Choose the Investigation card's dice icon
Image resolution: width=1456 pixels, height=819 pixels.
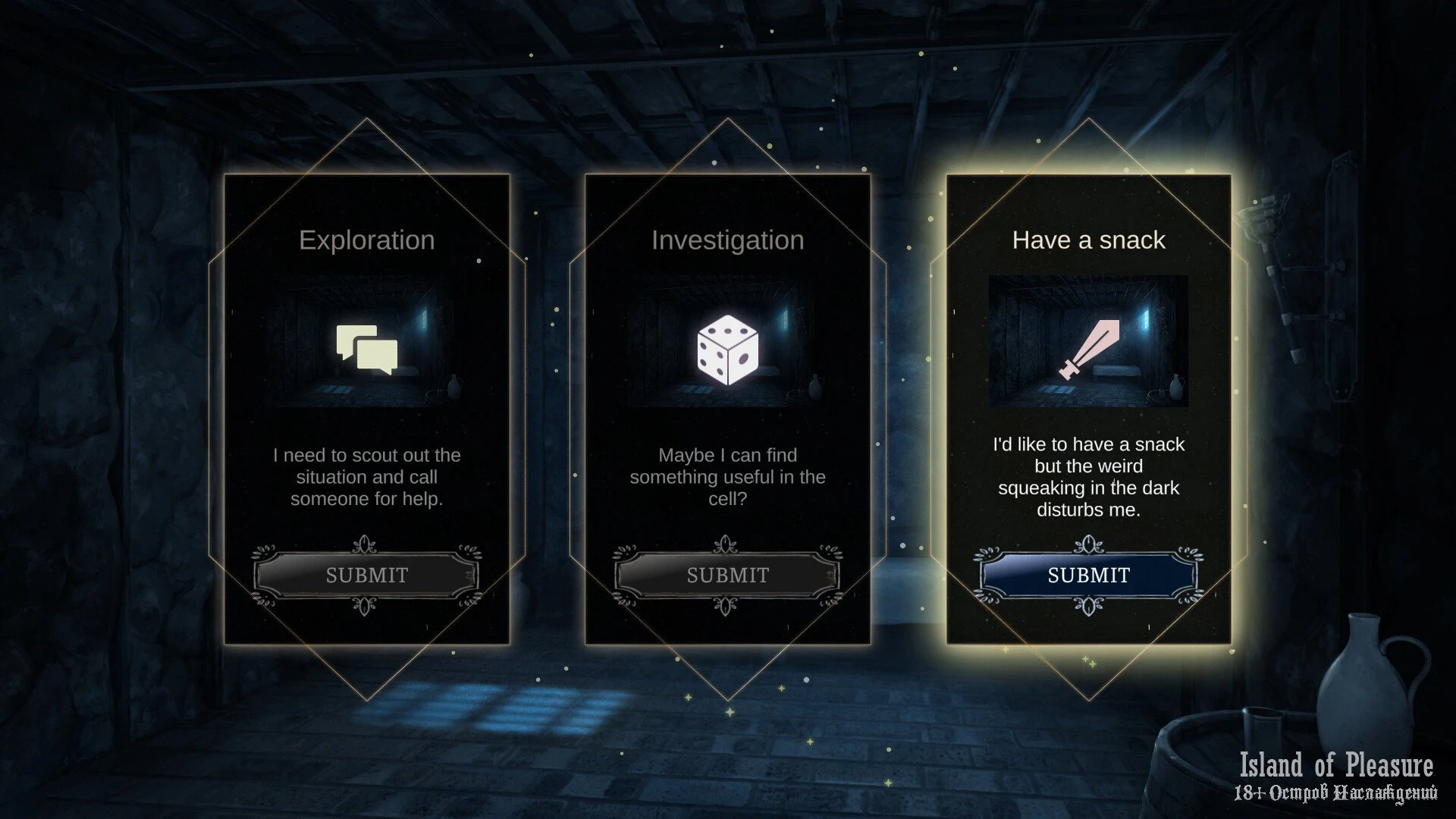(727, 350)
